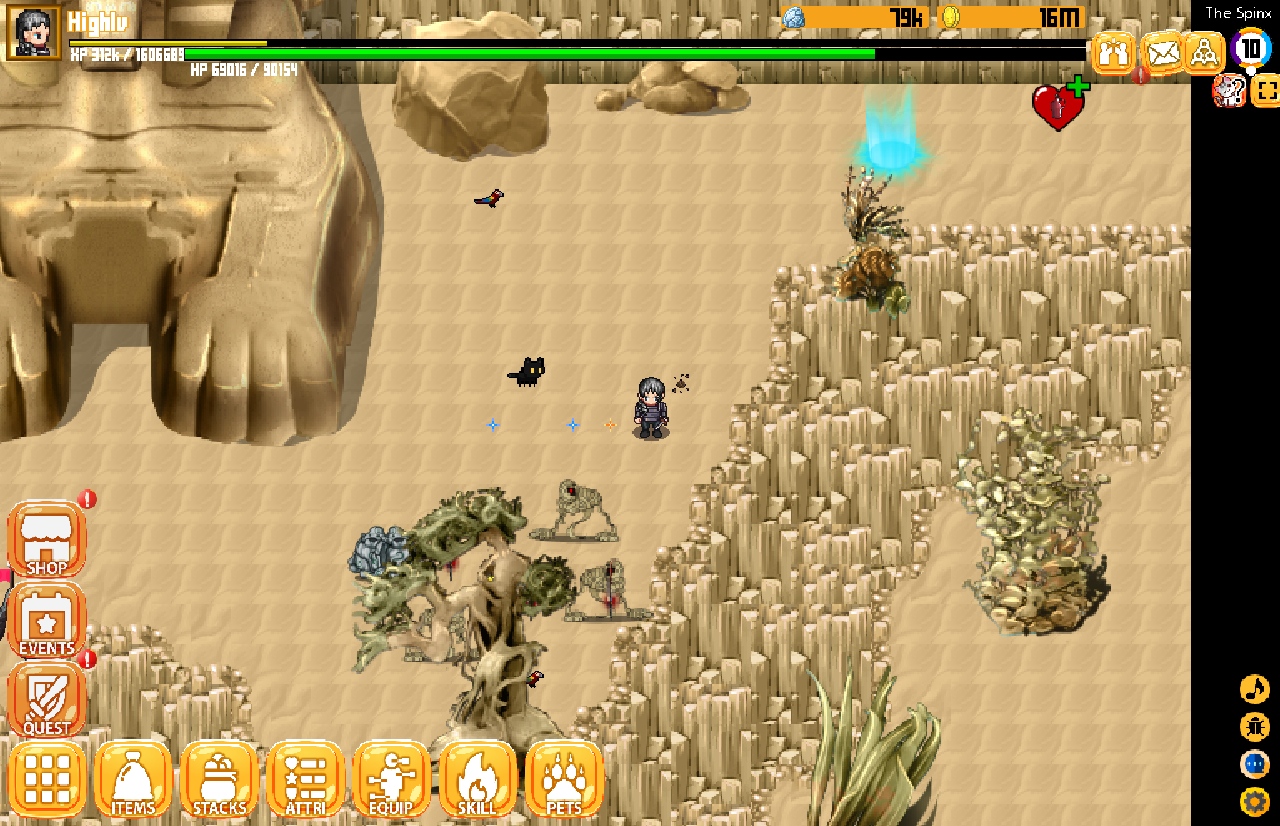The height and width of the screenshot is (826, 1280).
Task: Click the Highlv player portrait
Action: point(34,32)
